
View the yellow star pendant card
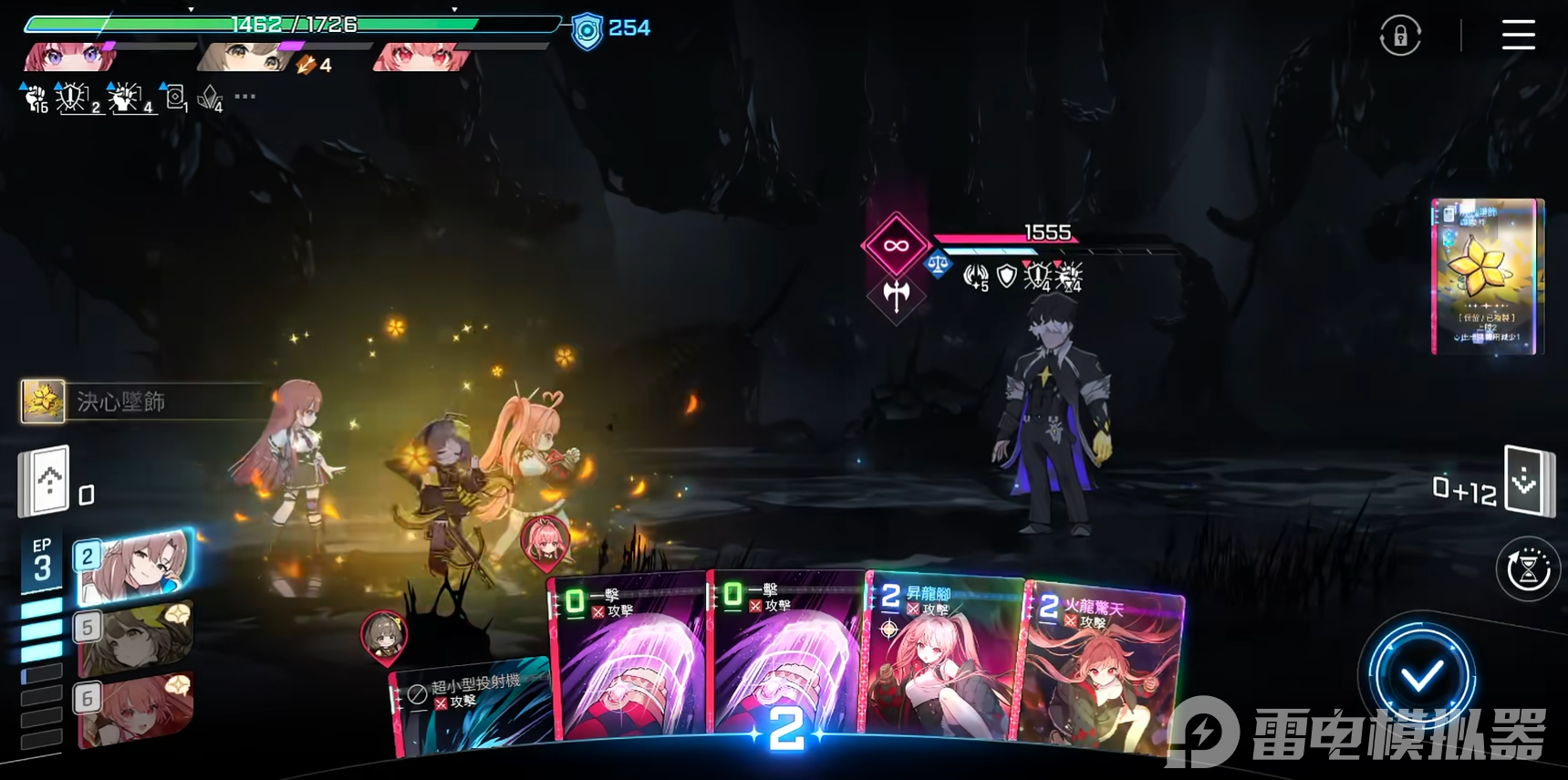click(x=1487, y=276)
